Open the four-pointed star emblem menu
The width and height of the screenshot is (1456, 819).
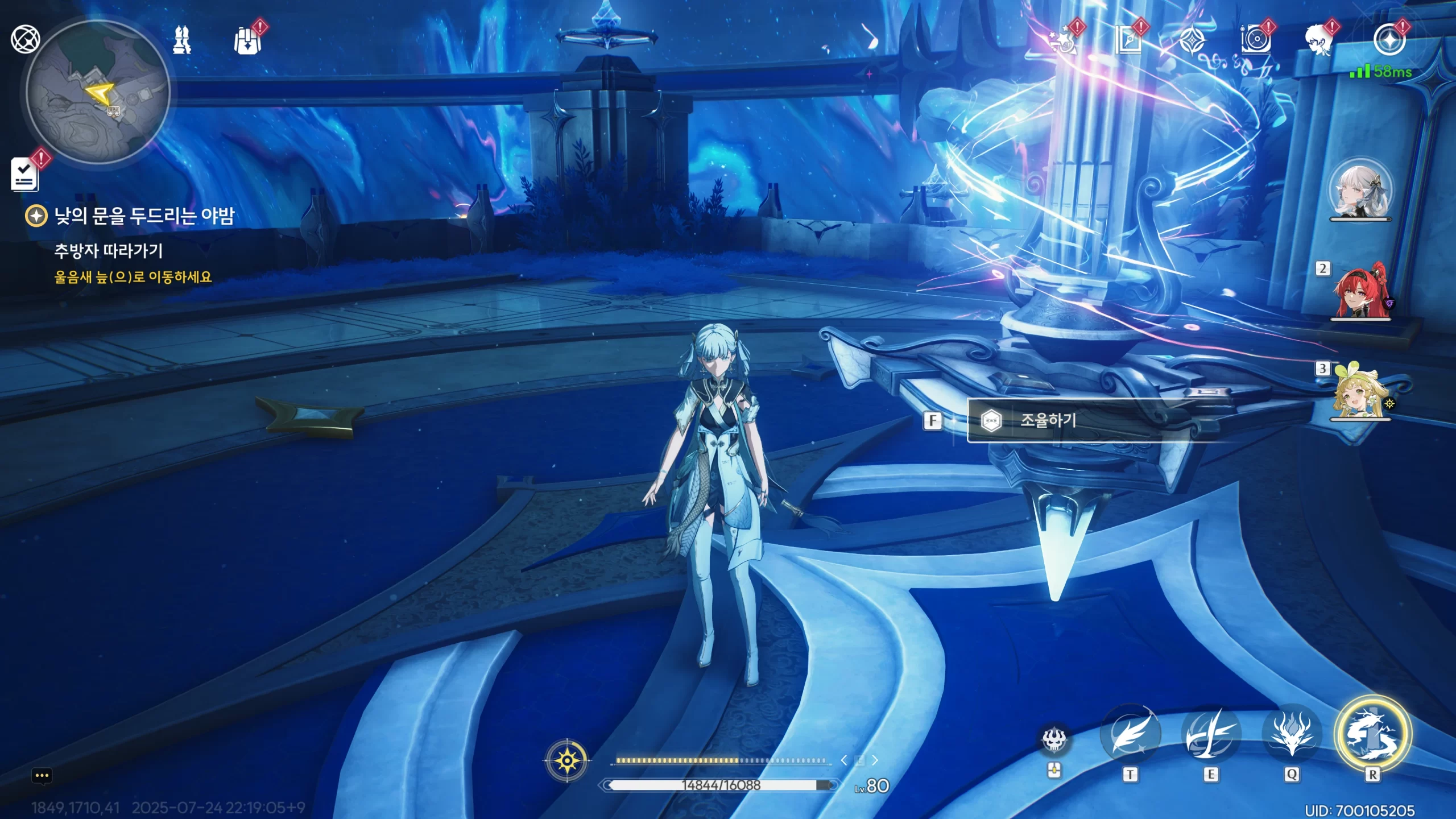(1191, 41)
